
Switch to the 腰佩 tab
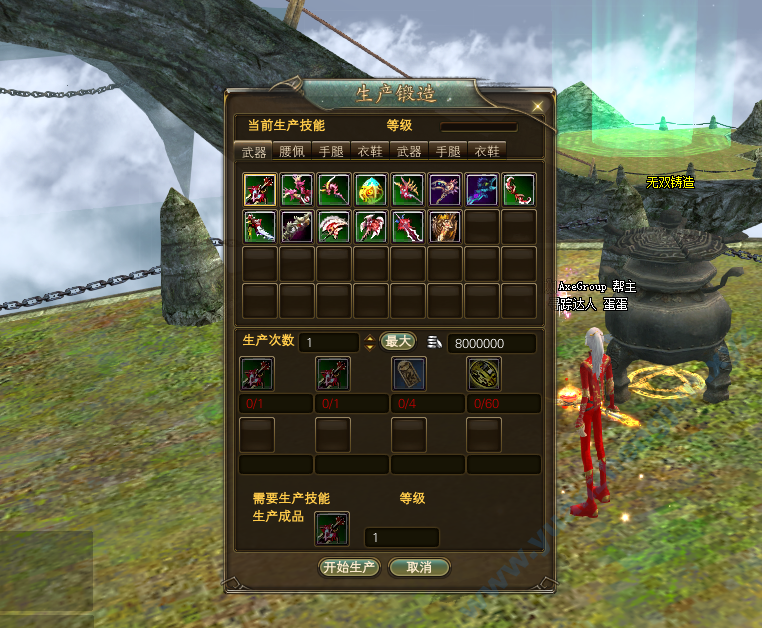pos(292,151)
